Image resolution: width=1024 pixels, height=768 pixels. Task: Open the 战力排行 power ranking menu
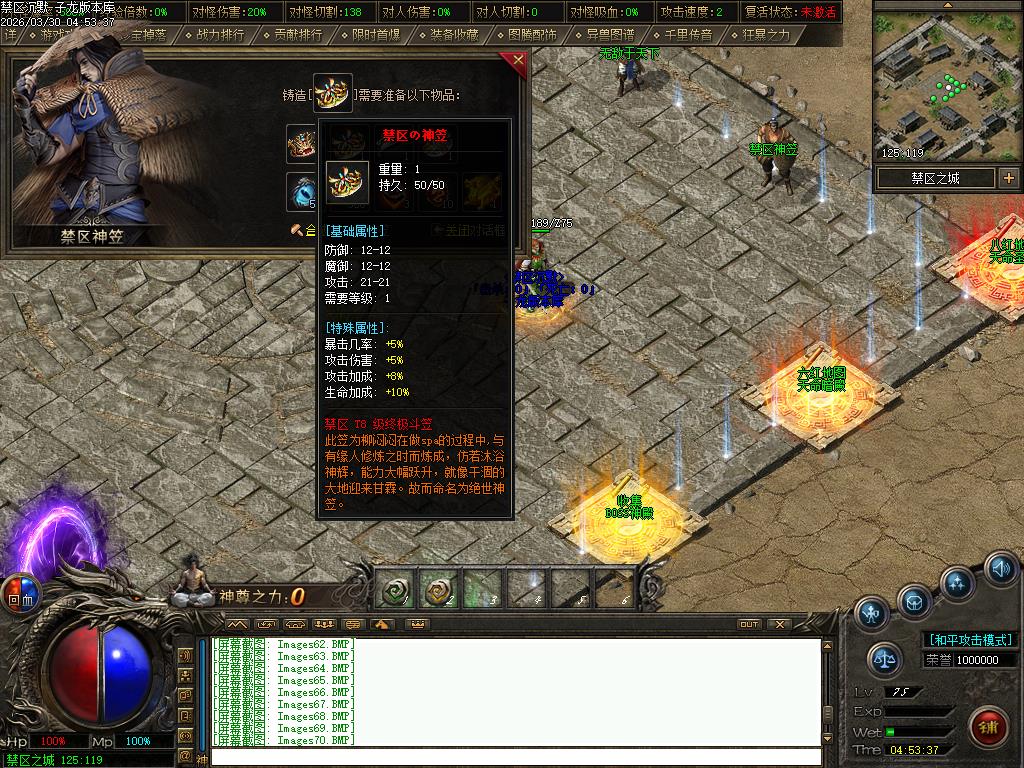pyautogui.click(x=220, y=34)
